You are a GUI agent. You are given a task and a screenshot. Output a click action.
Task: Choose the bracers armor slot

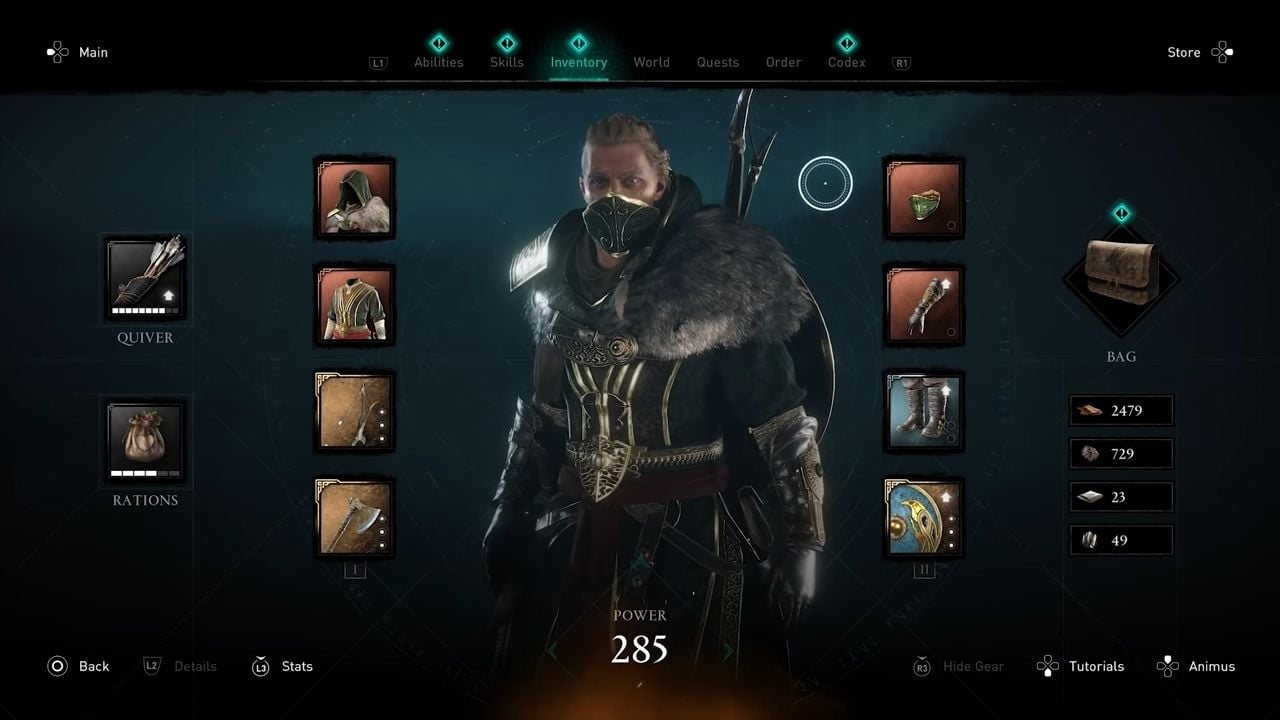[x=924, y=305]
